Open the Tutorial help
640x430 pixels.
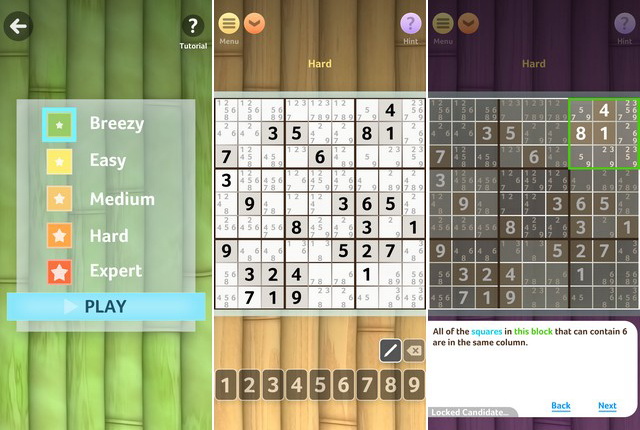tap(193, 30)
